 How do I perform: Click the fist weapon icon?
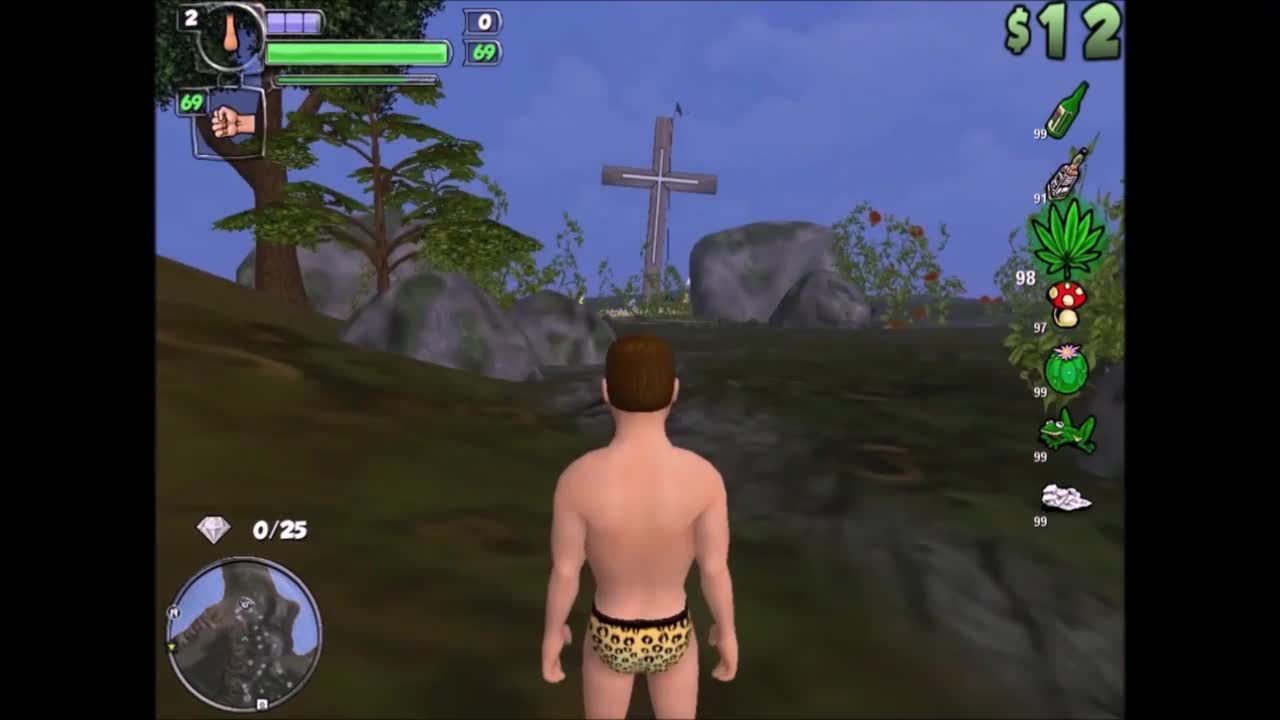pos(232,122)
